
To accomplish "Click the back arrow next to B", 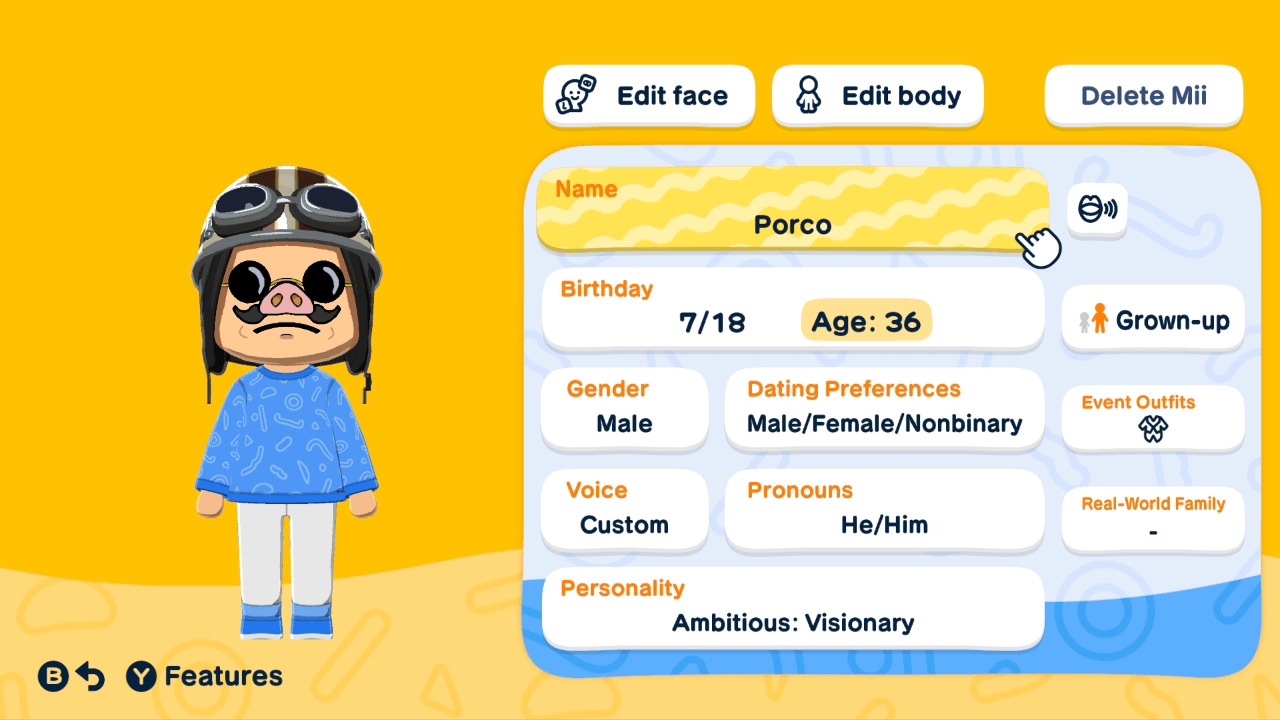I will [x=88, y=676].
